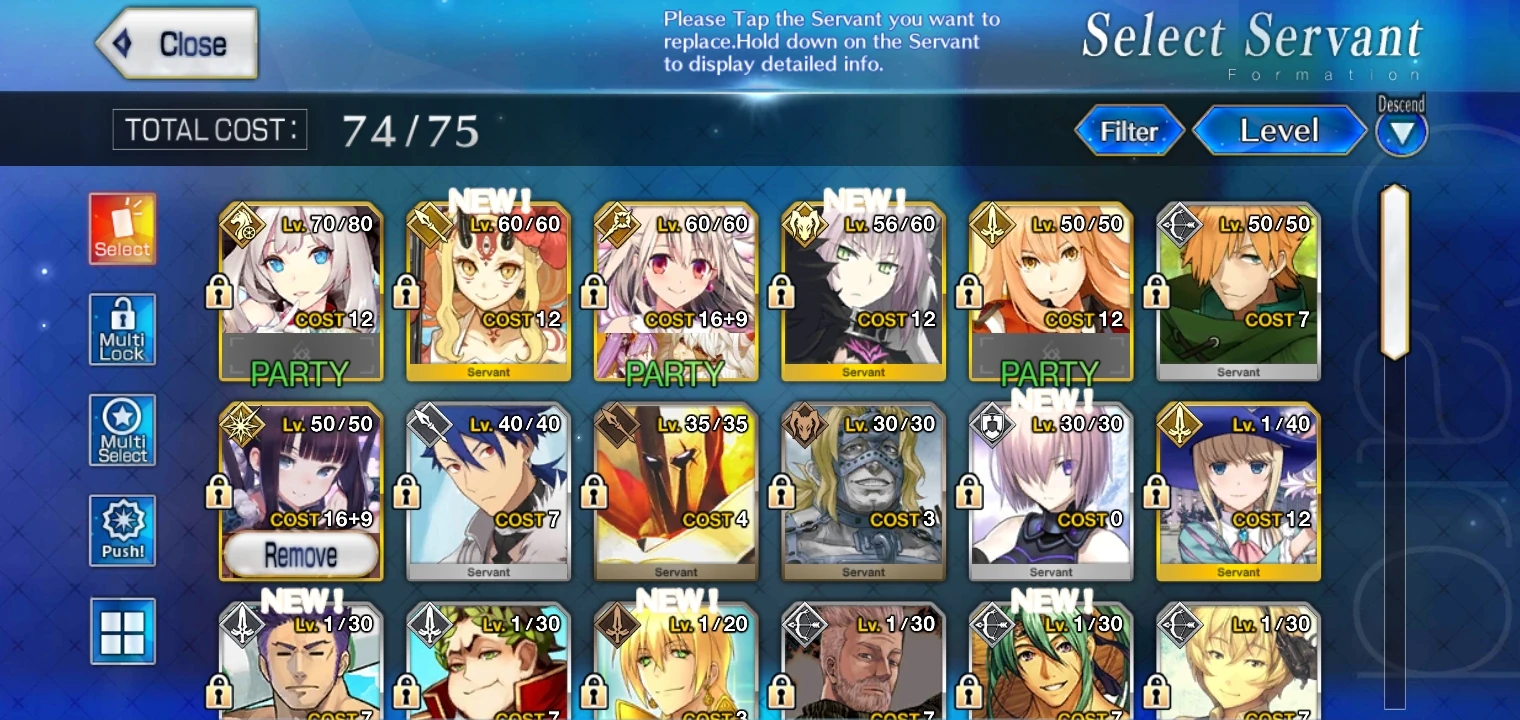Open the Select formation icon in sidebar

tap(121, 228)
